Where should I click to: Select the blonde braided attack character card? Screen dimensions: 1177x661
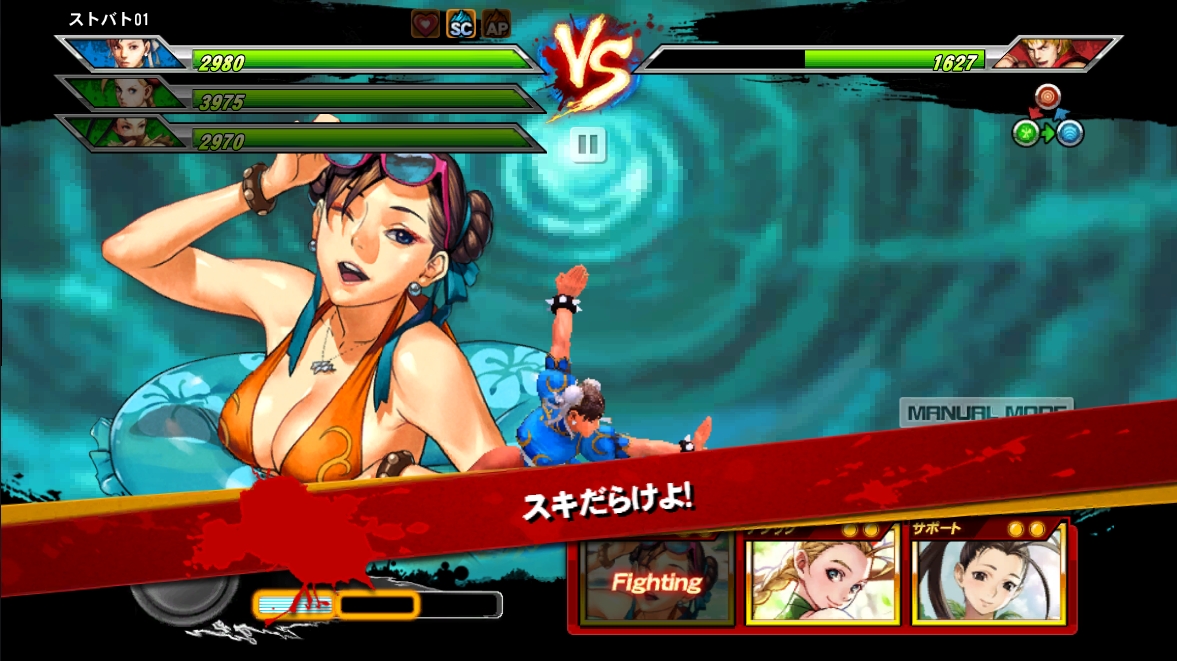coord(822,573)
